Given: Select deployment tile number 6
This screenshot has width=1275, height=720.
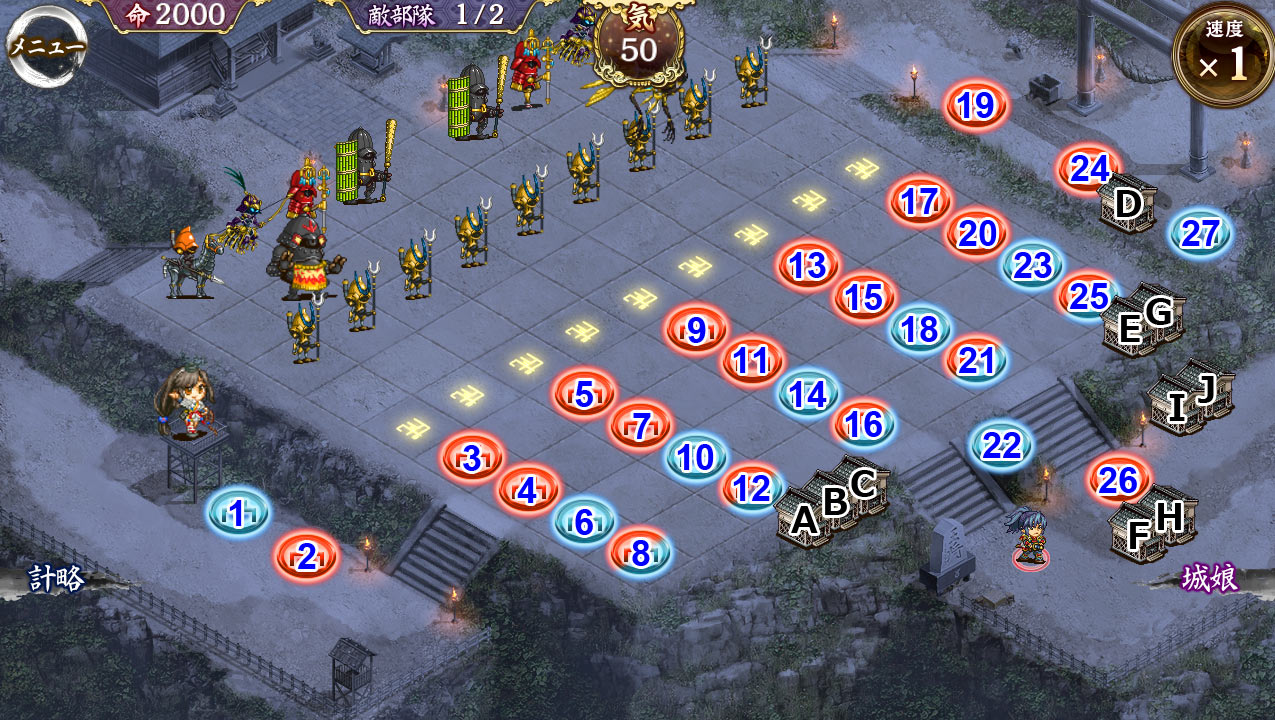Looking at the screenshot, I should (x=585, y=522).
